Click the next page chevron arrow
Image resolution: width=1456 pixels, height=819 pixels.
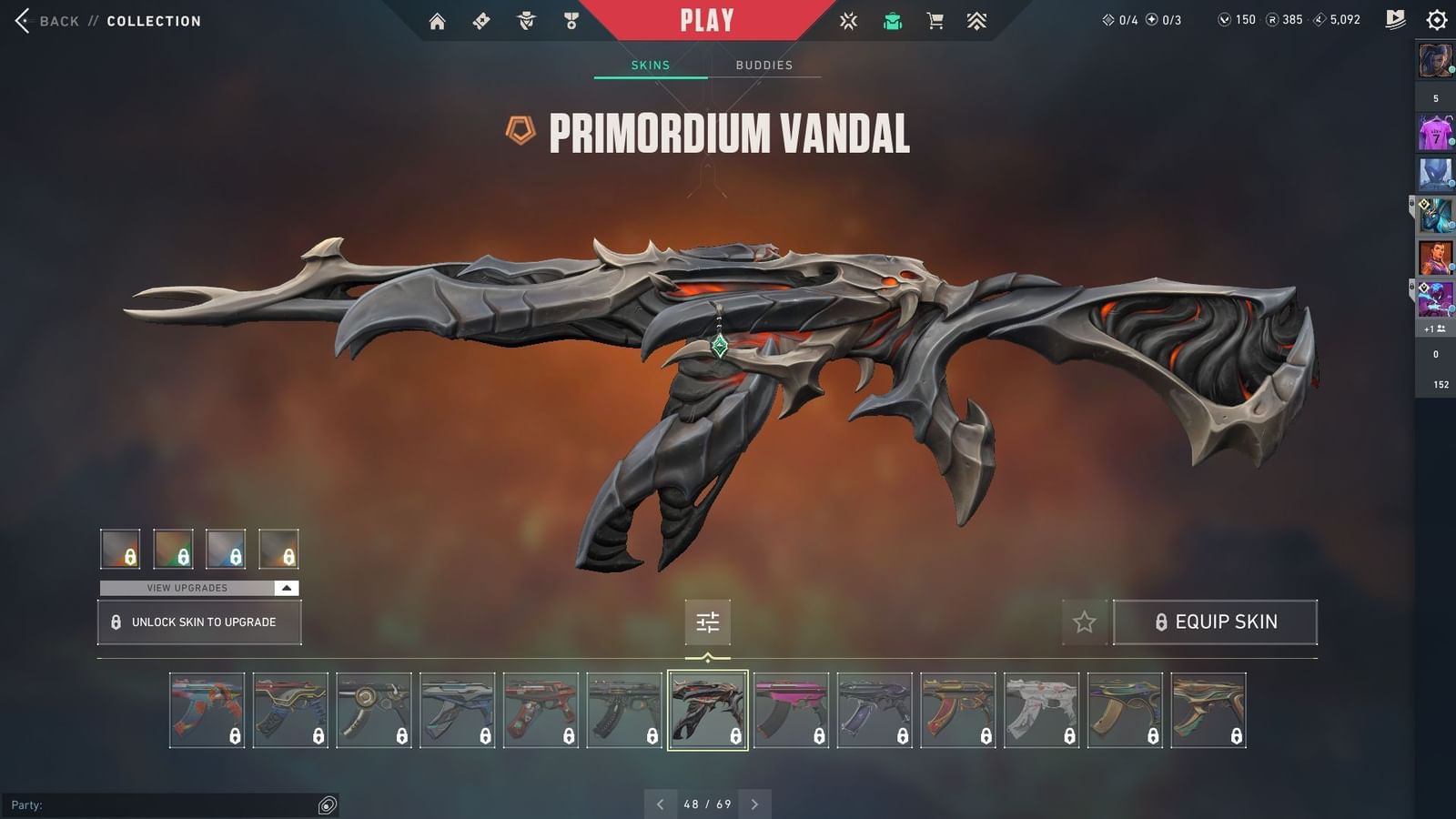754,804
